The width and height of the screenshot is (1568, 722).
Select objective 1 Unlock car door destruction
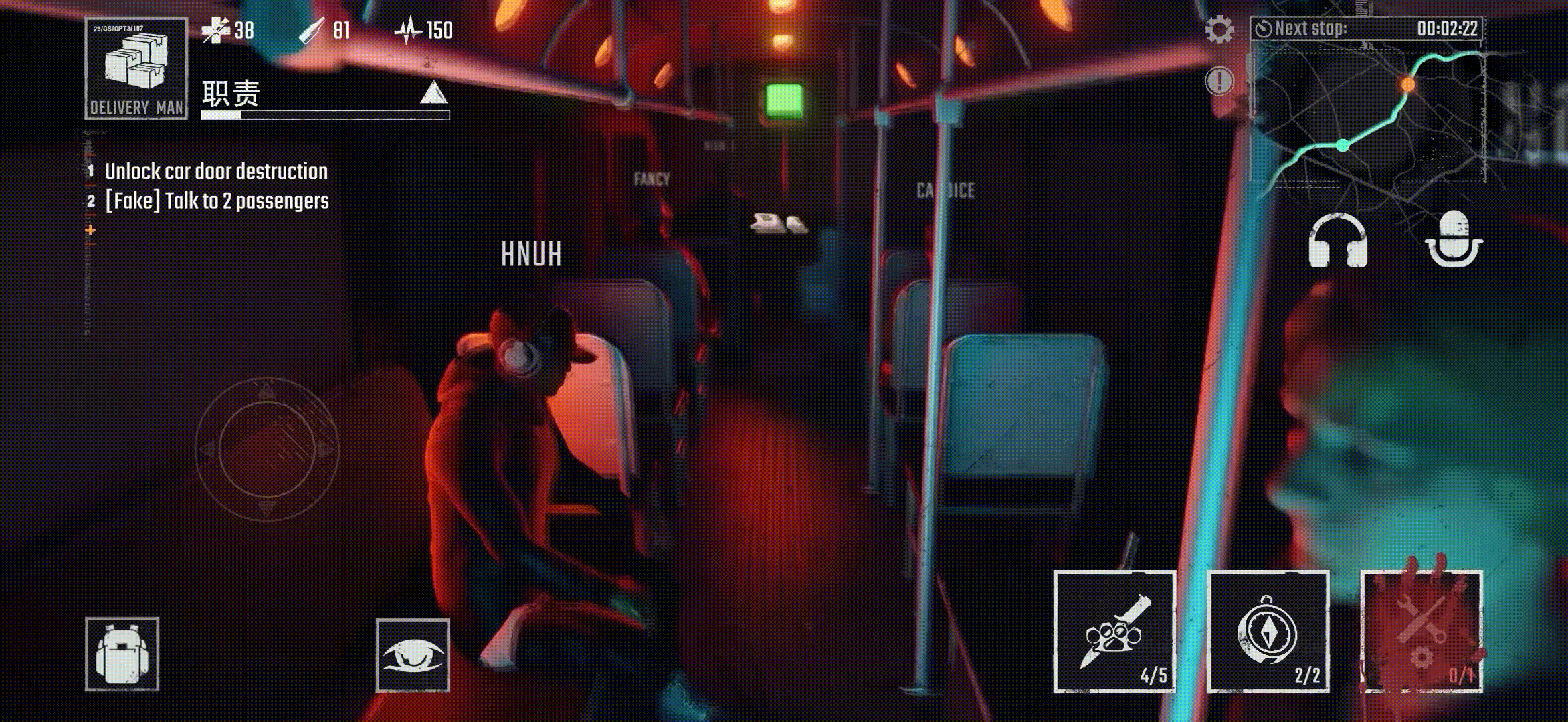click(x=215, y=171)
